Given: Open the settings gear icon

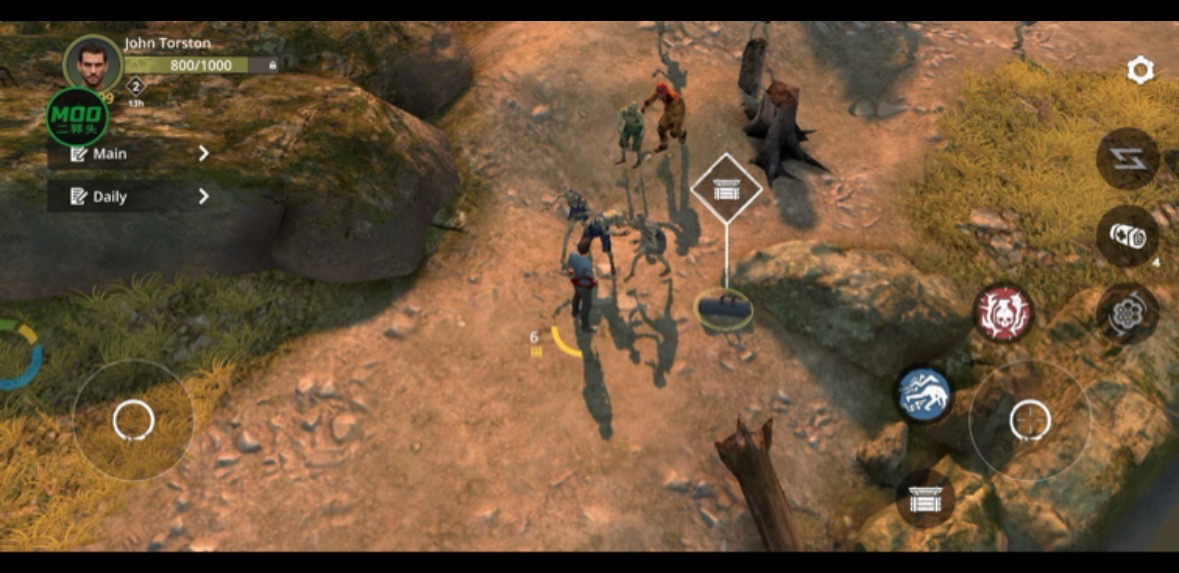Looking at the screenshot, I should tap(1140, 70).
